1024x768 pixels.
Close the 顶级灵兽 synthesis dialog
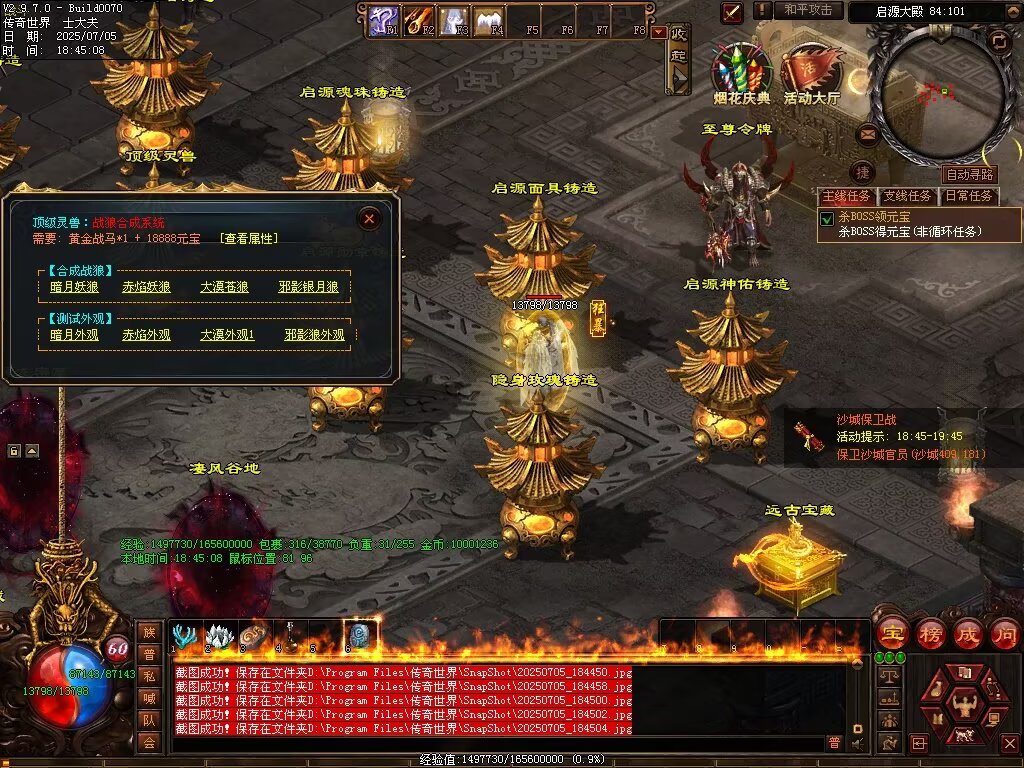[x=369, y=218]
